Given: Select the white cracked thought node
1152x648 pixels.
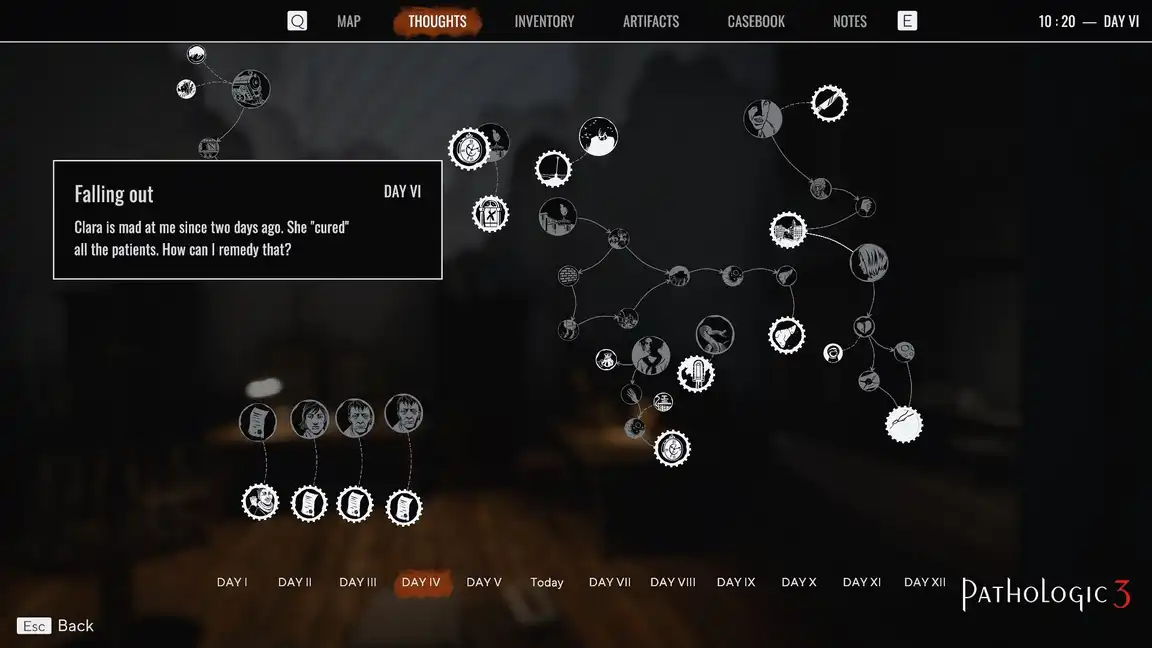Looking at the screenshot, I should [x=904, y=424].
